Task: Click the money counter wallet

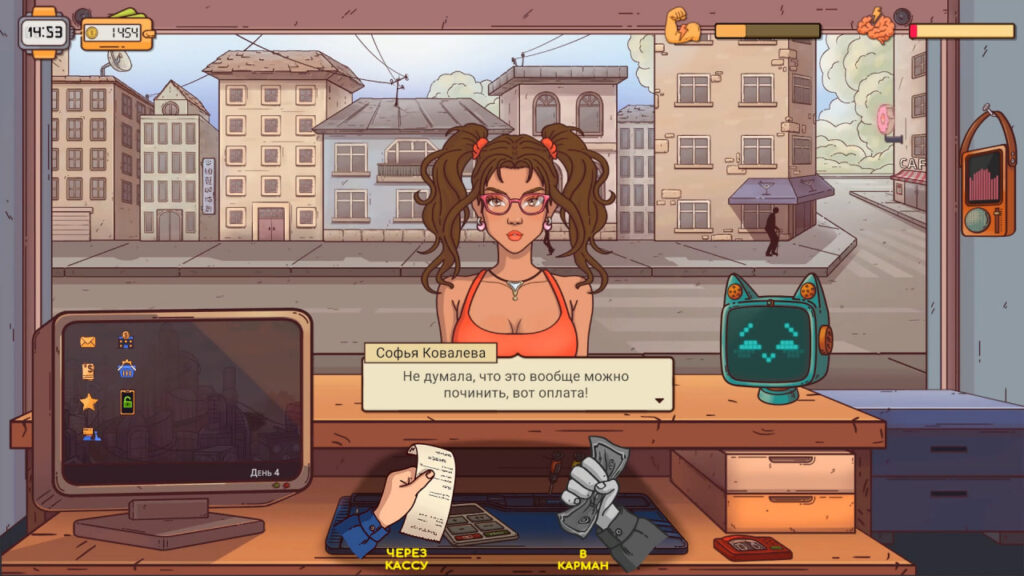Action: coord(117,32)
